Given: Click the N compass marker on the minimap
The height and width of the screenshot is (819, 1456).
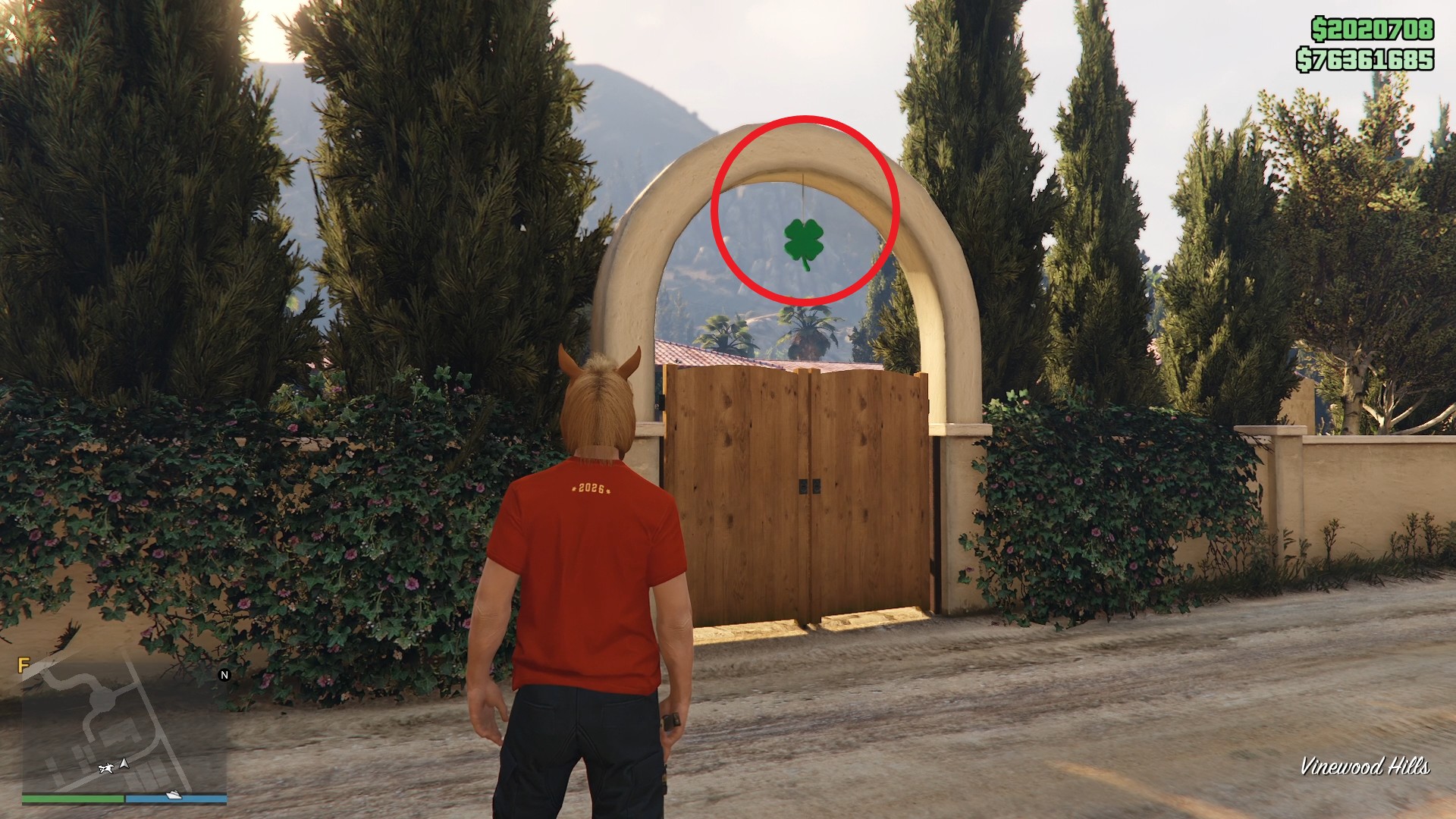Looking at the screenshot, I should point(224,675).
